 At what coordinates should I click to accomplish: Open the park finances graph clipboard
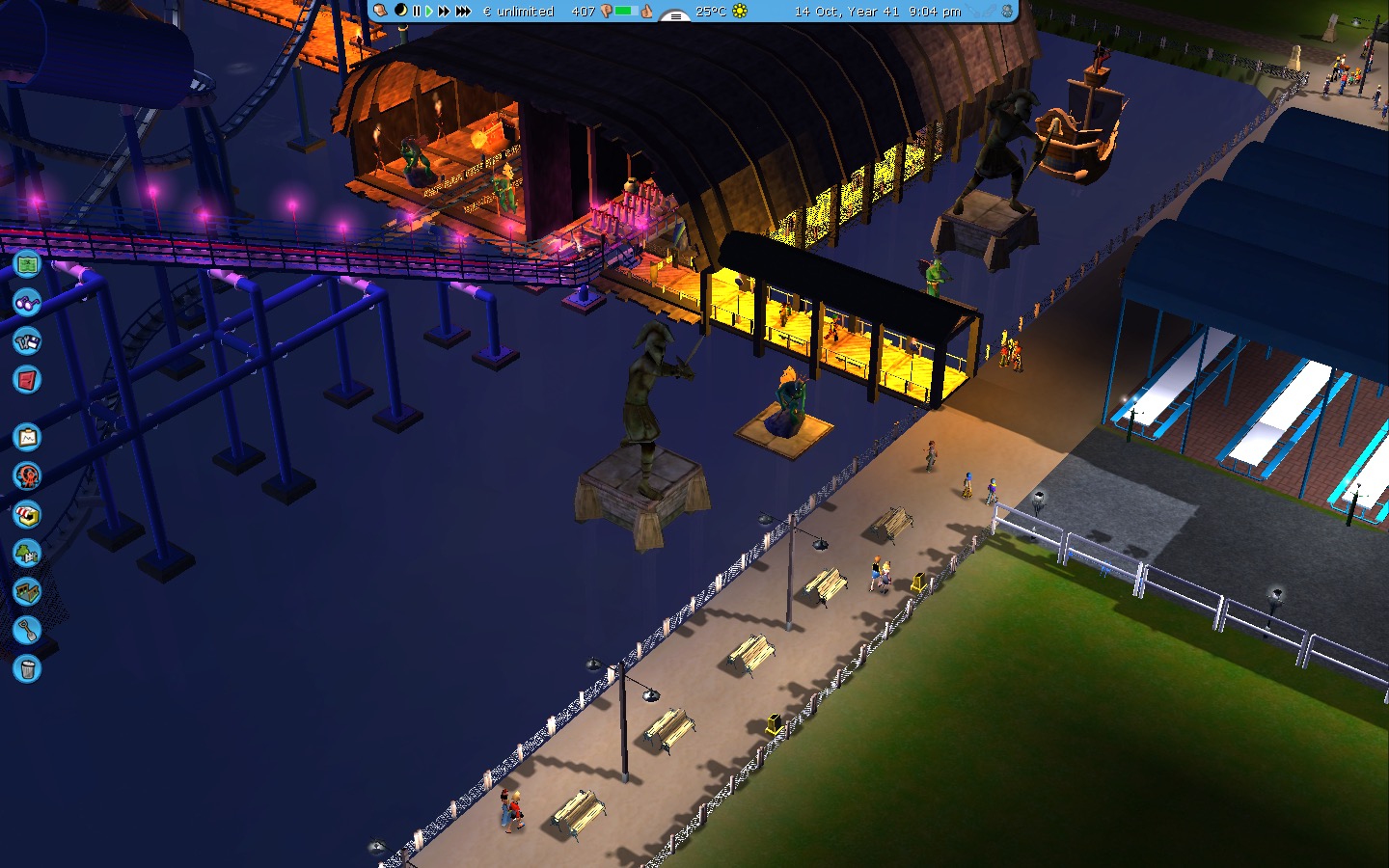click(27, 437)
